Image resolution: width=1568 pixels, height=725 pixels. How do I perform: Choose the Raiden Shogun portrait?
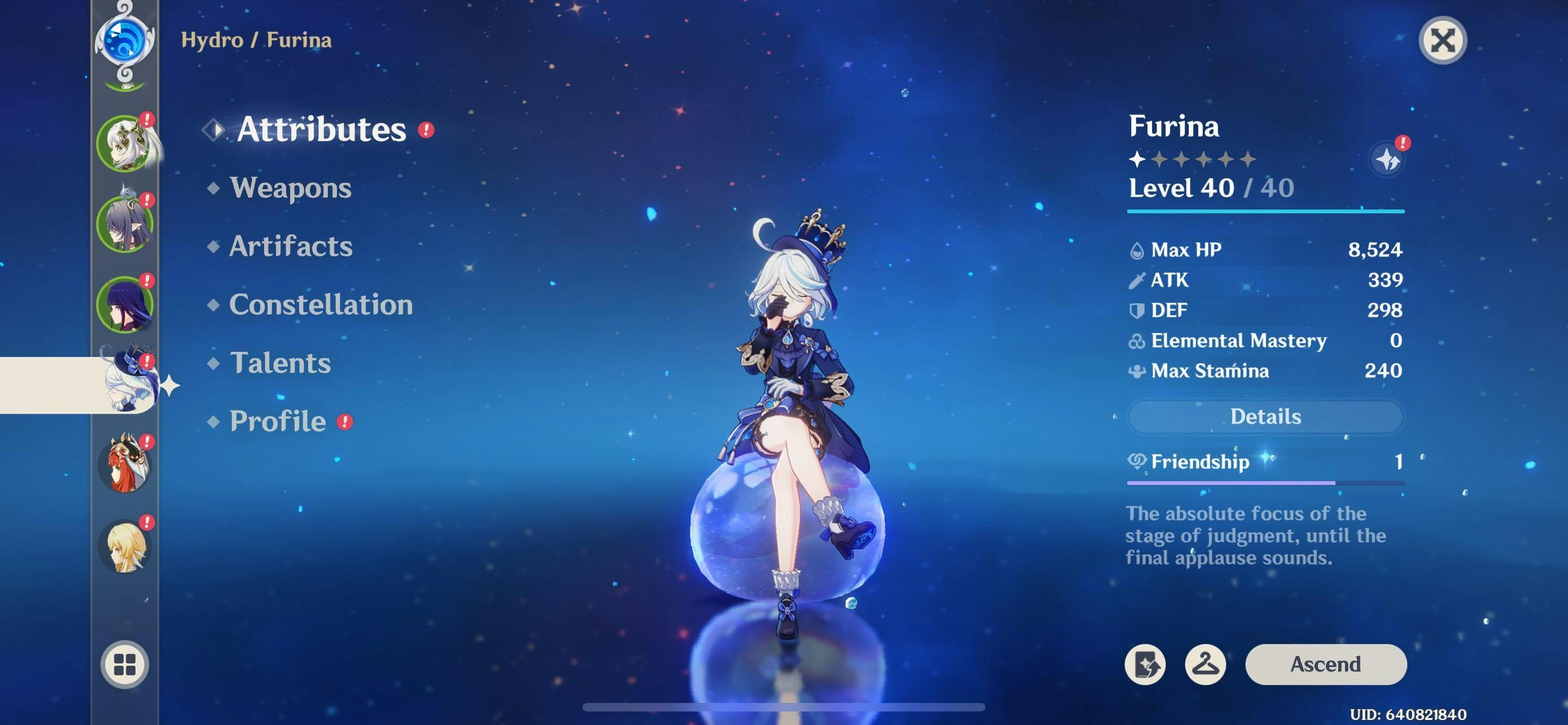pyautogui.click(x=125, y=304)
